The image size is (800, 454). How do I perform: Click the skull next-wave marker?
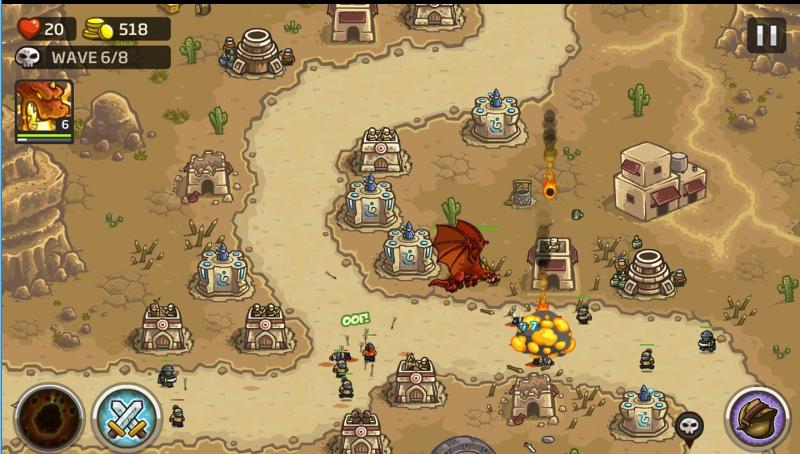point(689,426)
